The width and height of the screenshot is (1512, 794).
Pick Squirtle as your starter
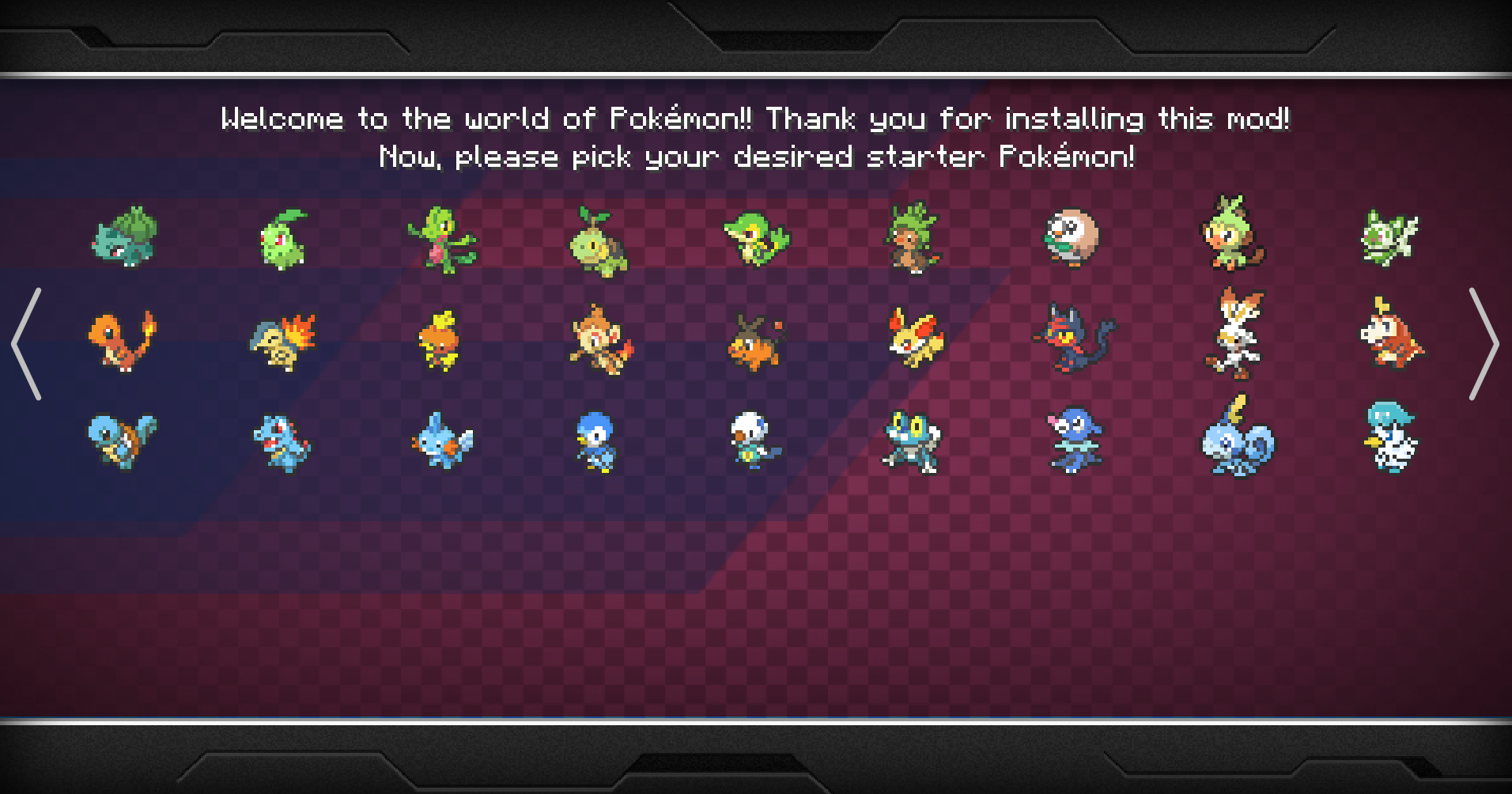point(124,441)
